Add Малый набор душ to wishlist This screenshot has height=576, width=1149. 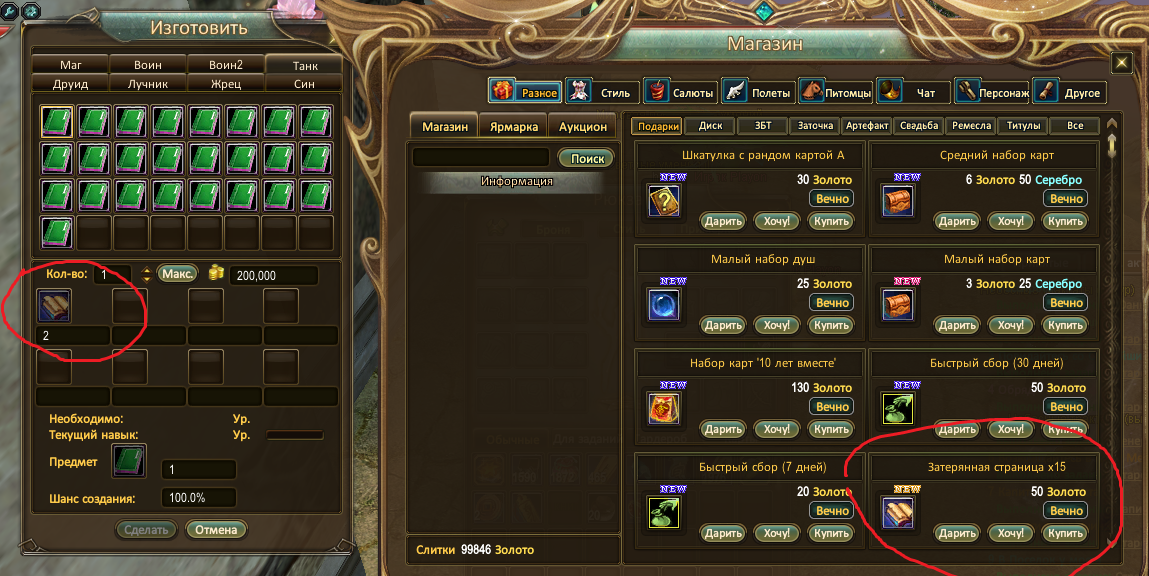(777, 325)
